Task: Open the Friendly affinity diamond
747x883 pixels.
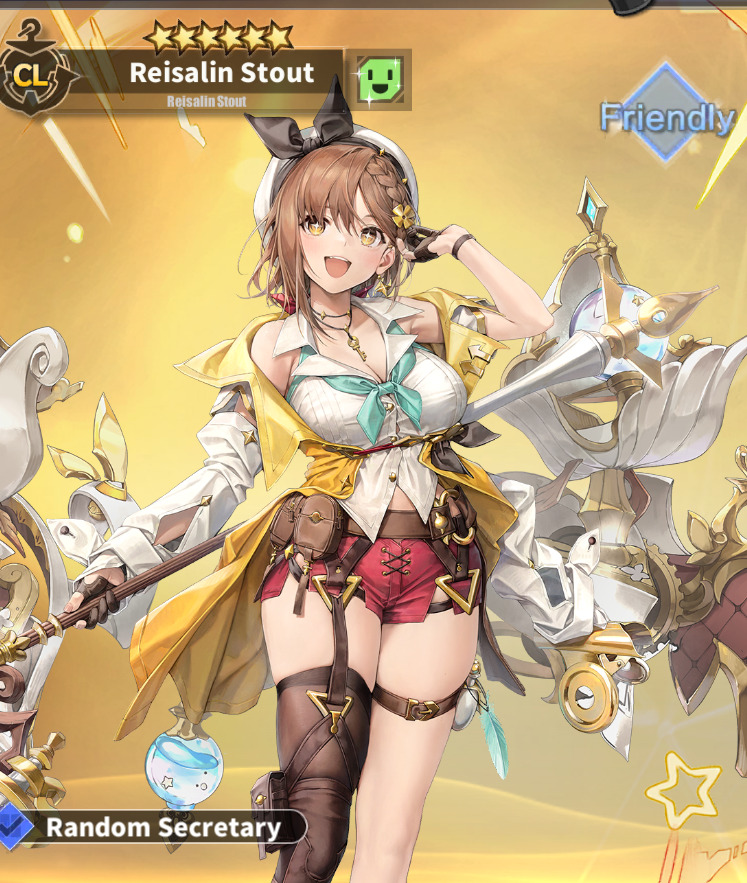Action: pos(667,115)
